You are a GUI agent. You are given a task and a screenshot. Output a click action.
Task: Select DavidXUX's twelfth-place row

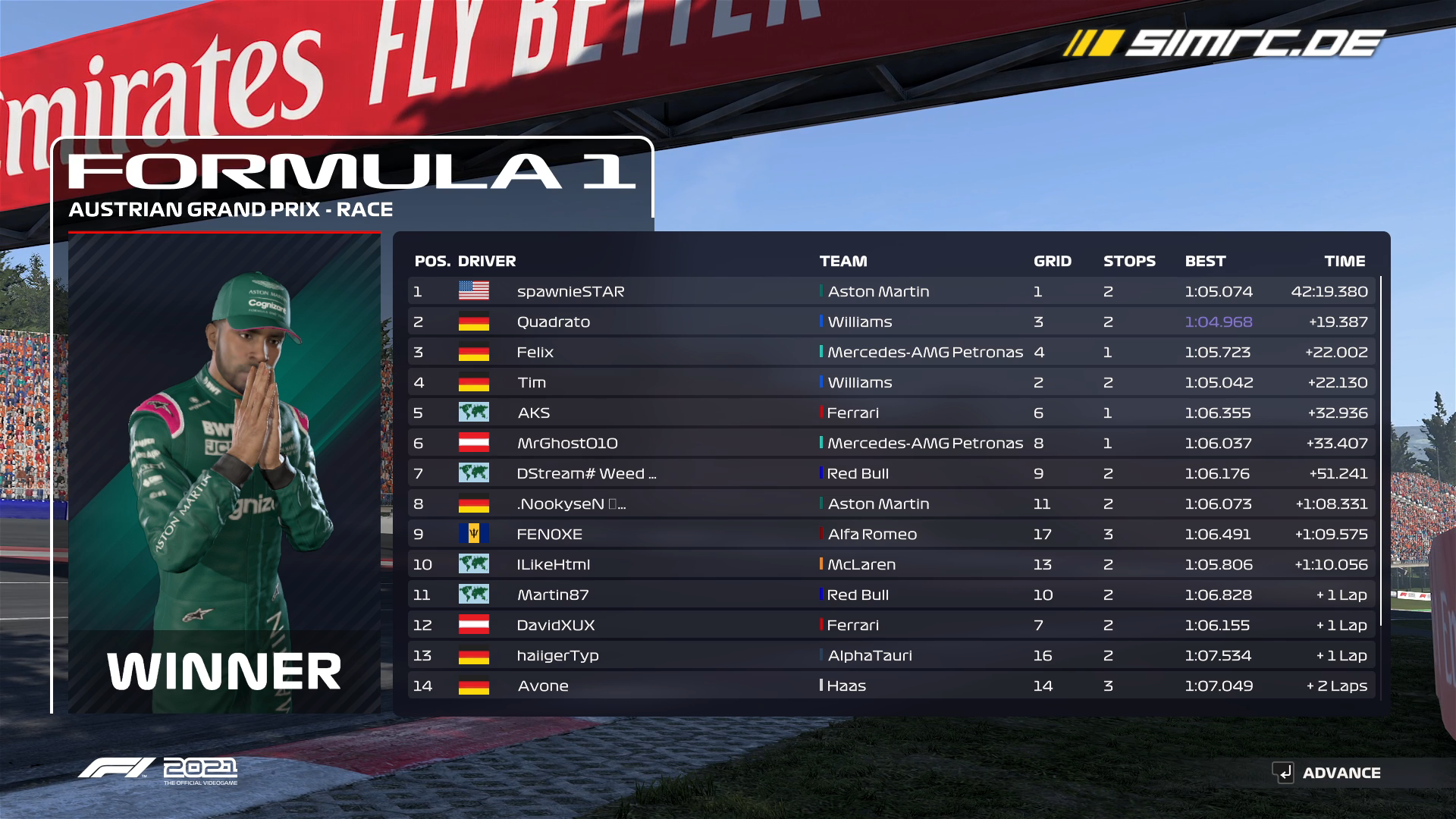(891, 625)
